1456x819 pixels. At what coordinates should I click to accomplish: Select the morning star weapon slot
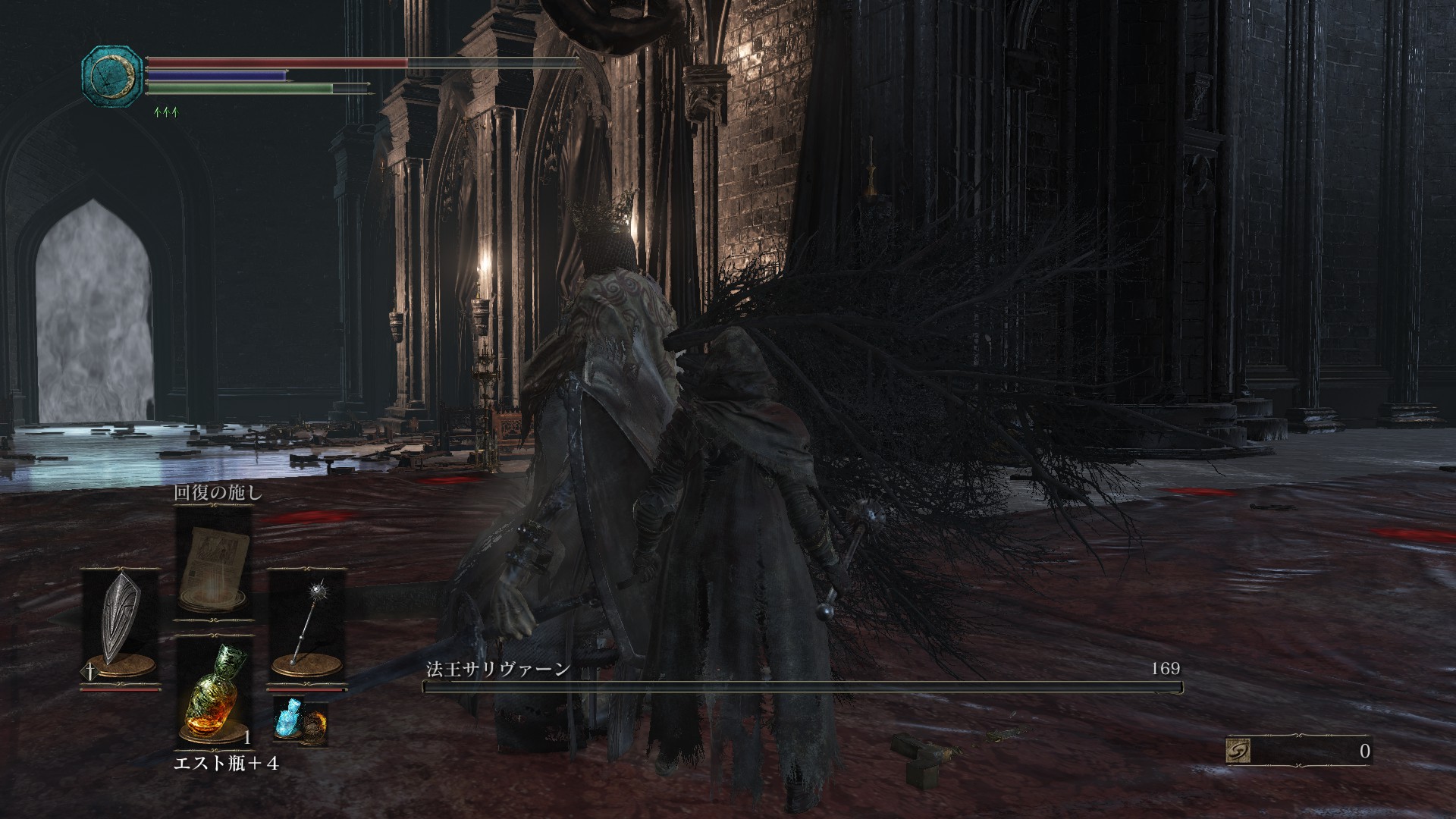[306, 626]
